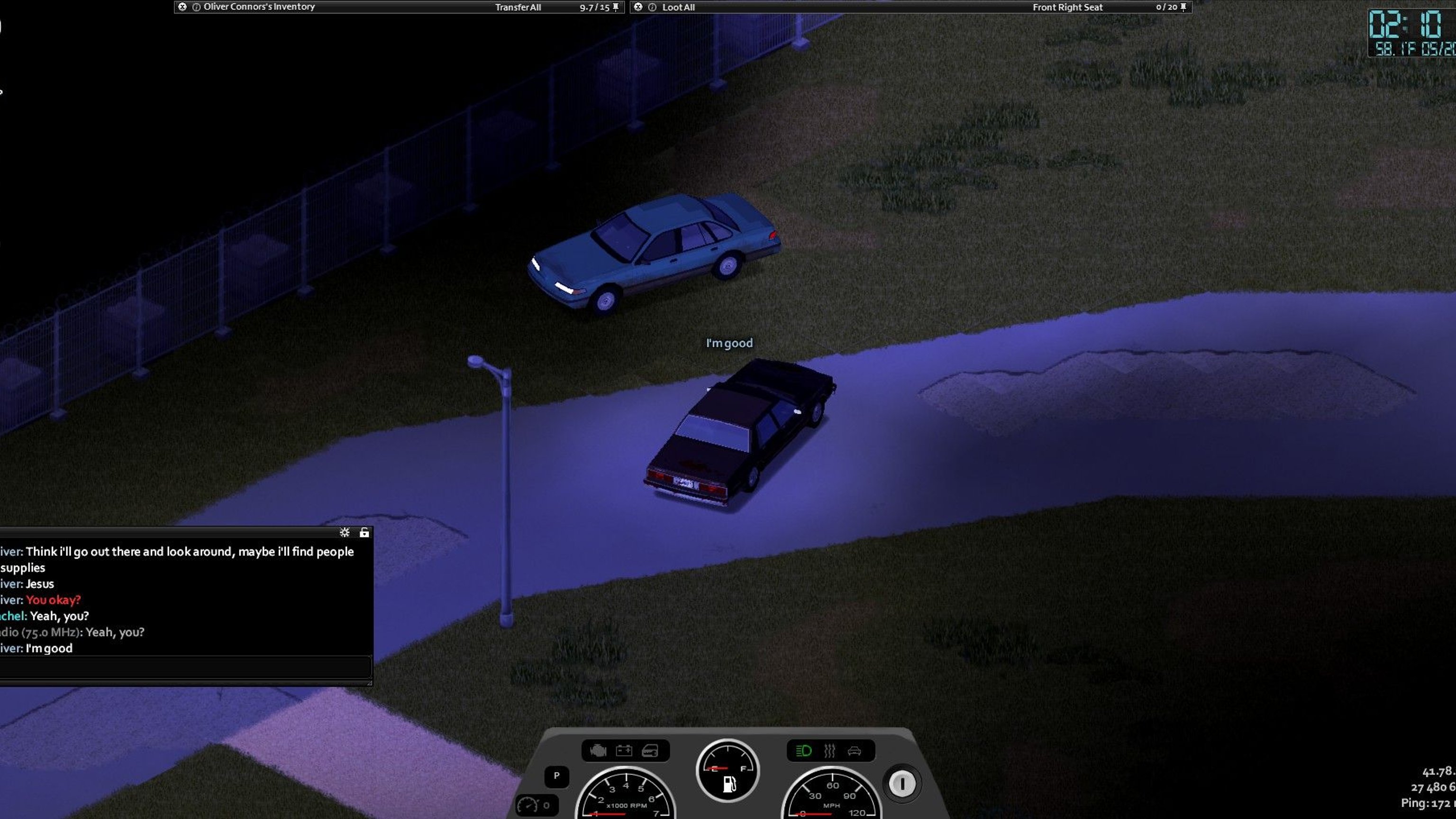
Task: Pin the player inventory panel
Action: pos(616,8)
